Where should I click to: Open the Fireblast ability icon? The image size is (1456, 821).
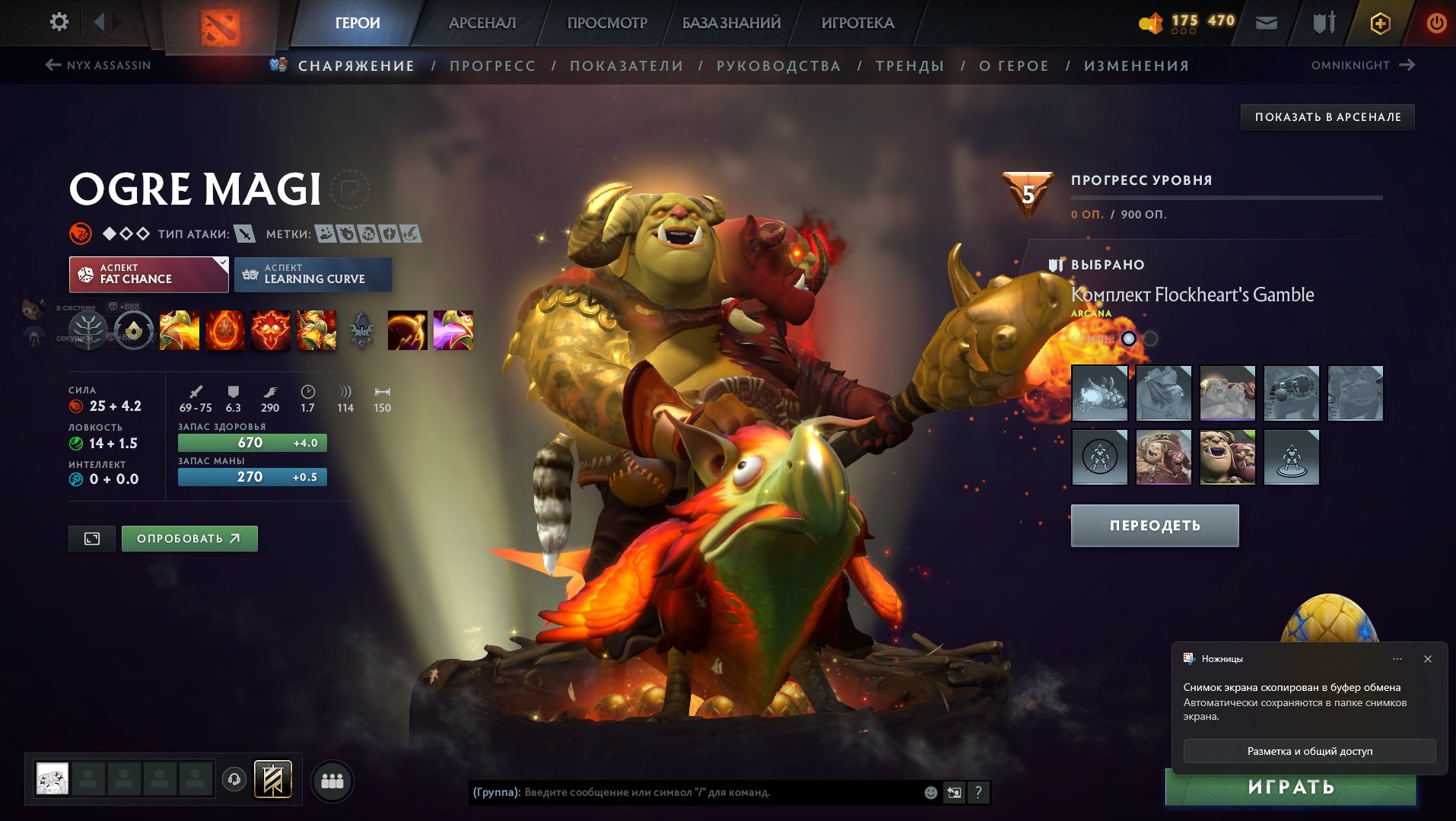179,330
